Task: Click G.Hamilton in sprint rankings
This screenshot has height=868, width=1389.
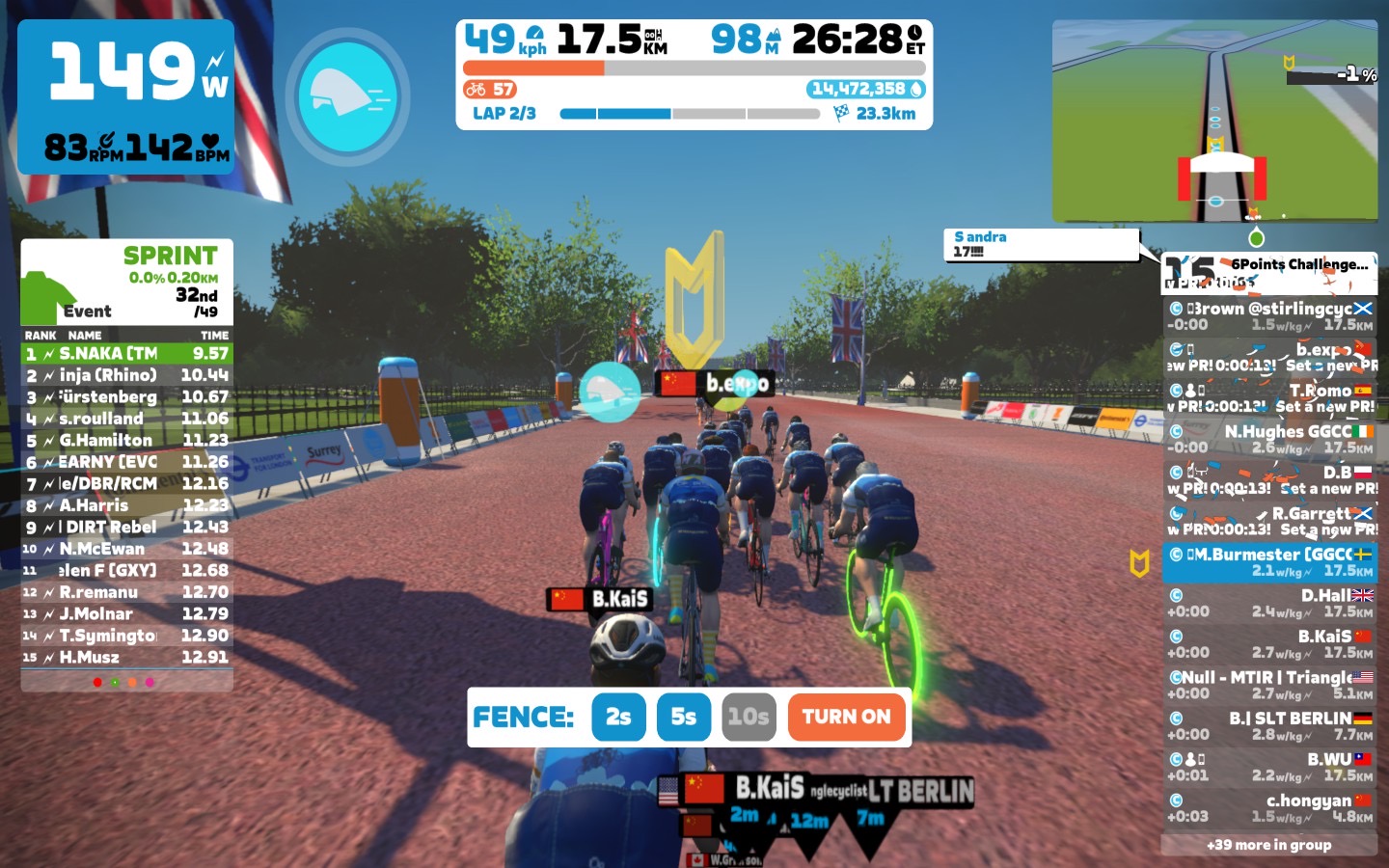Action: click(126, 441)
